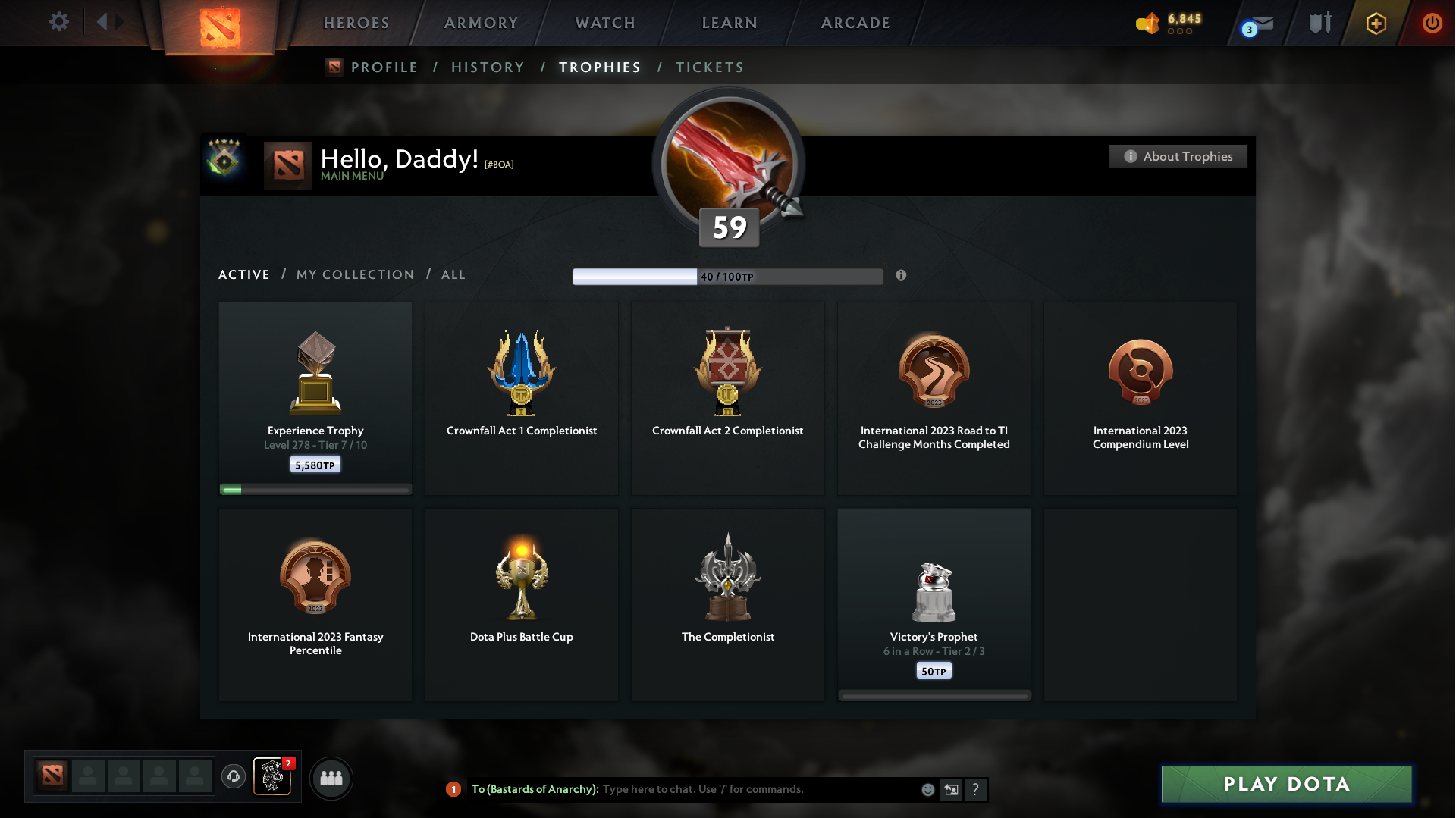Open the WATCH menu
This screenshot has height=818, width=1456.
tap(604, 23)
